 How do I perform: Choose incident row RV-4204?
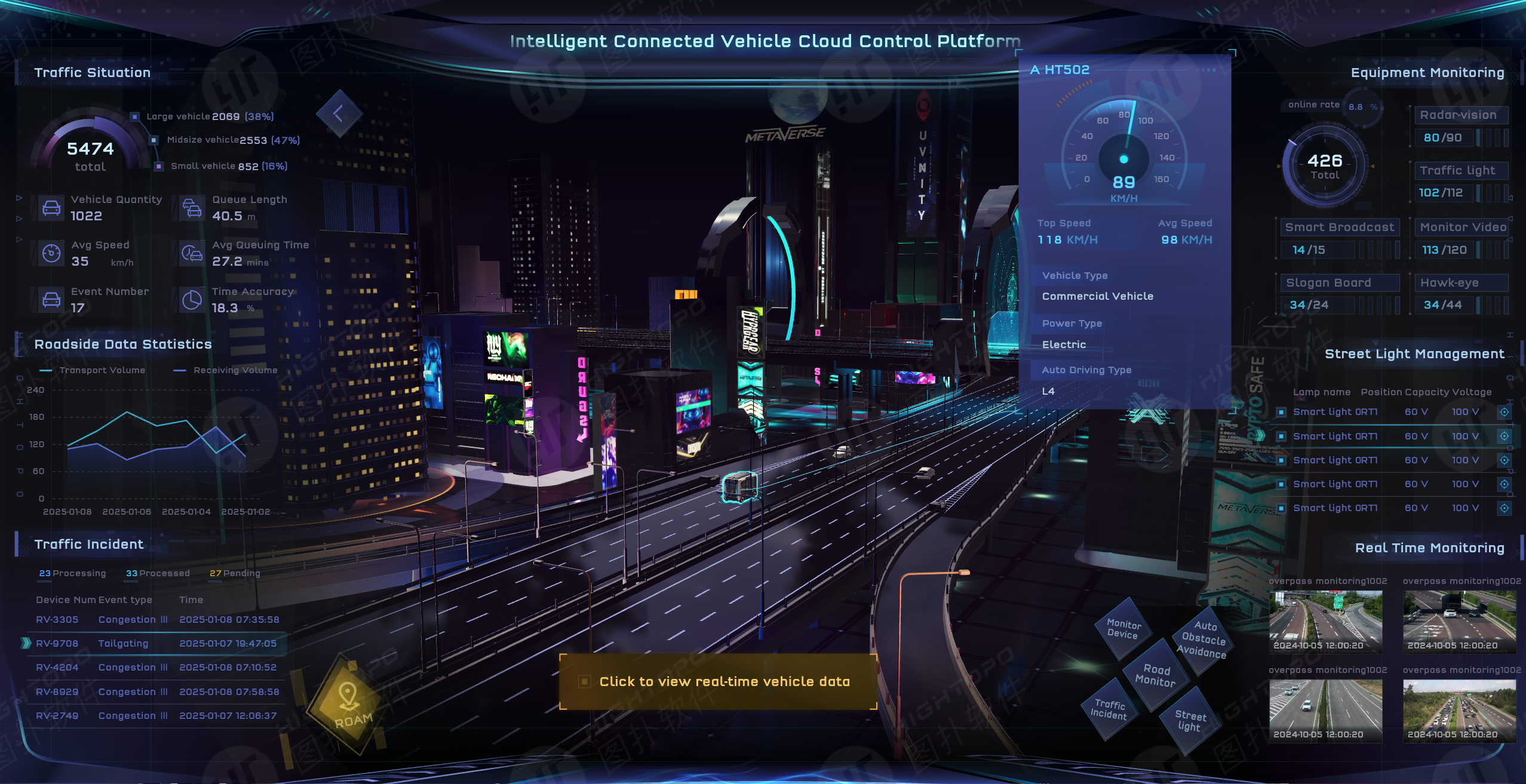coord(156,668)
